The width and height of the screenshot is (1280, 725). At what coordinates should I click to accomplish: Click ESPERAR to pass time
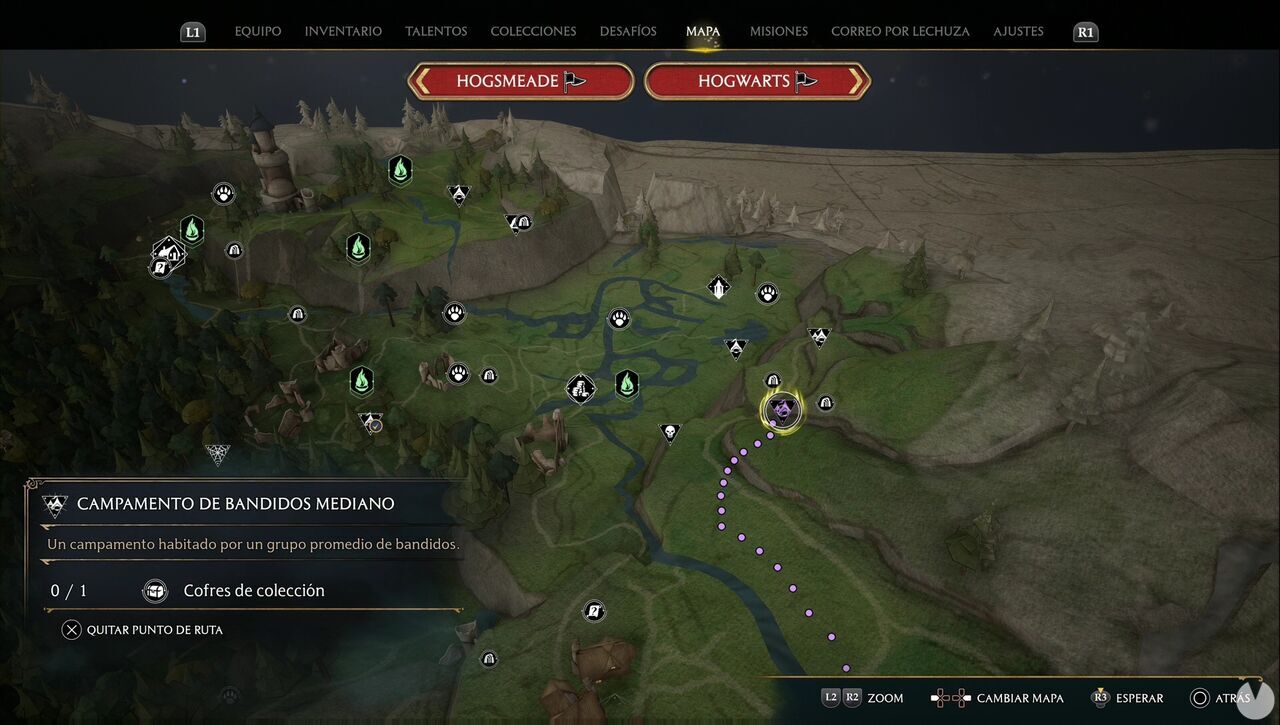(x=1131, y=698)
